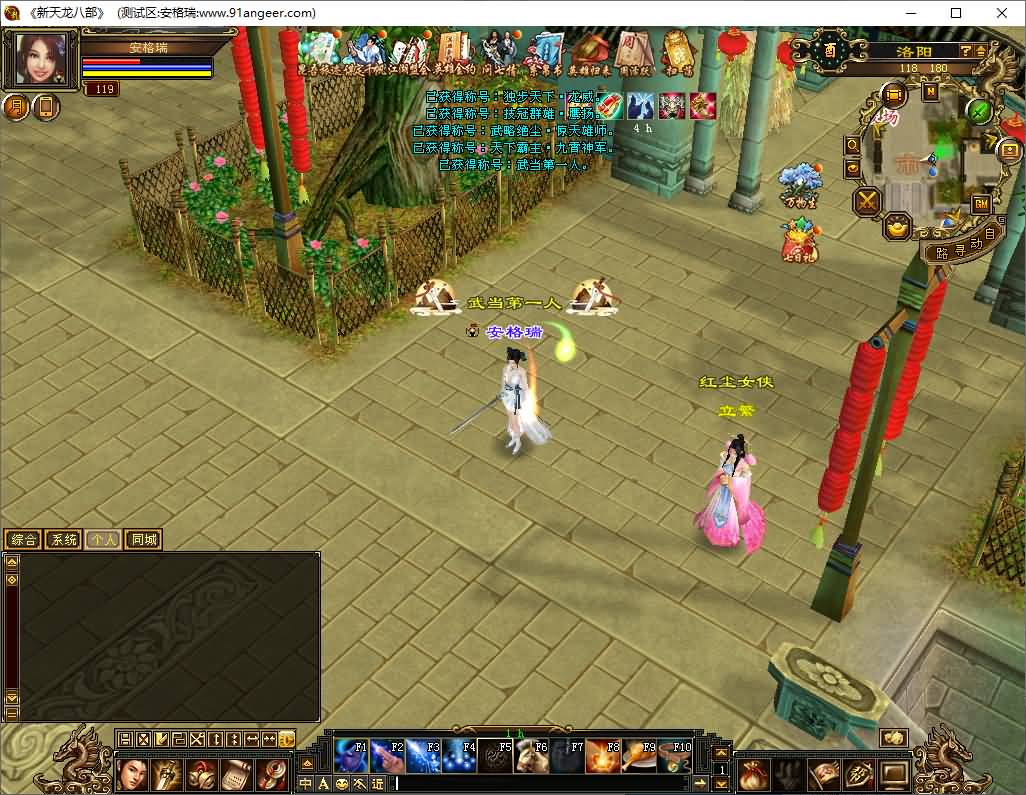Click the player portrait of 安格瑞

point(42,60)
